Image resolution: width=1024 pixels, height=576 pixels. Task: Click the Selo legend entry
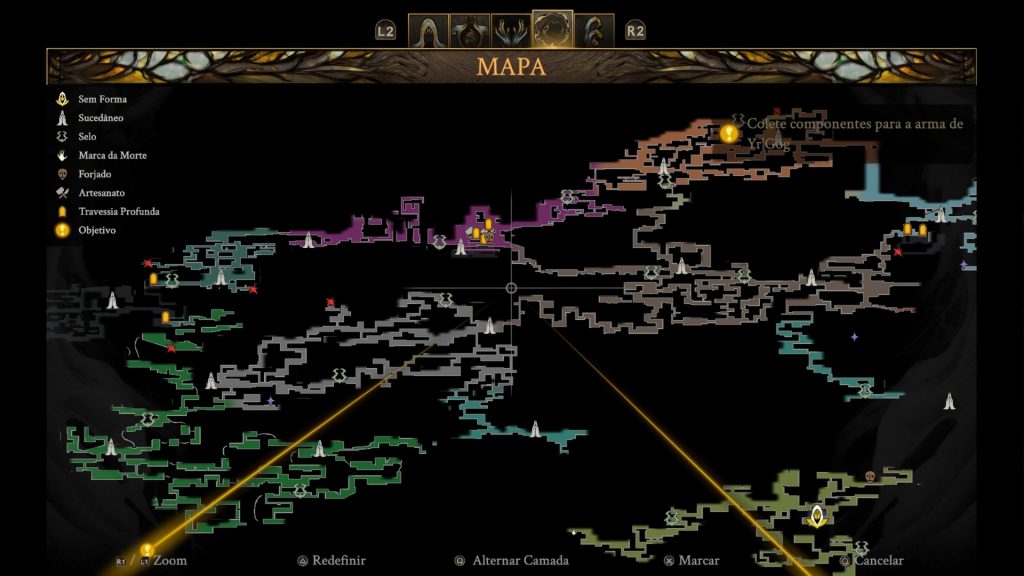tap(86, 136)
